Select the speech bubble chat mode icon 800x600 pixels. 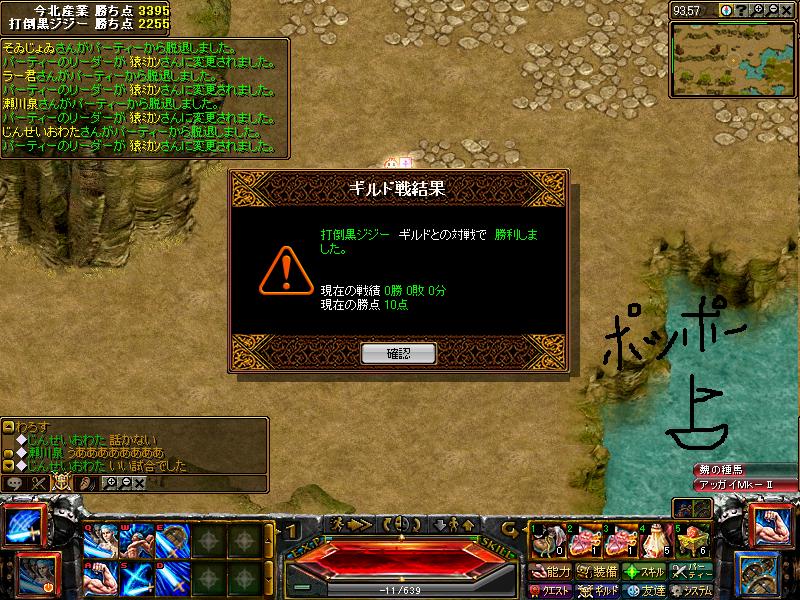tap(14, 482)
